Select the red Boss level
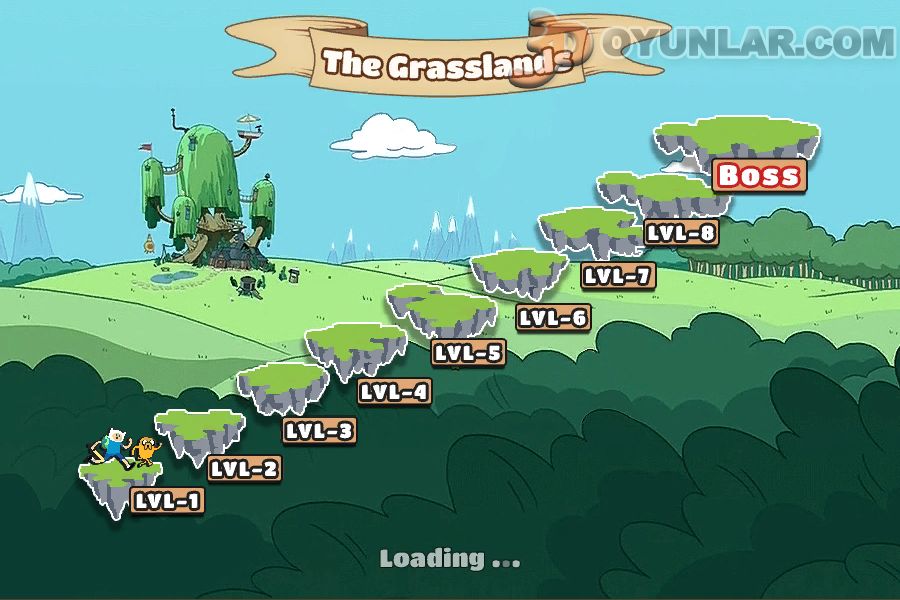 point(759,176)
